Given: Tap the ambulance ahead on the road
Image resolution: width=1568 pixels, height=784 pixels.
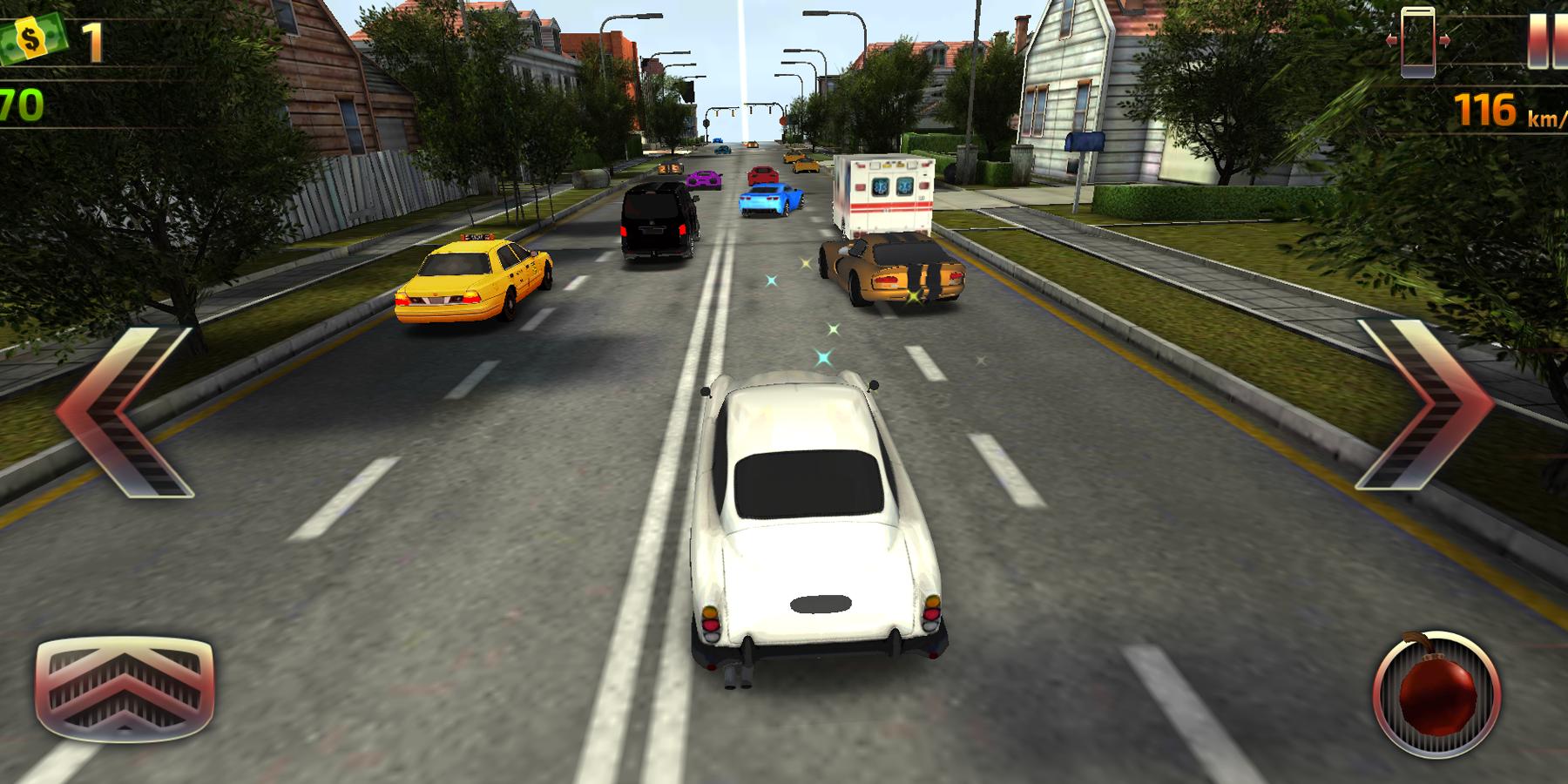Looking at the screenshot, I should 882,192.
